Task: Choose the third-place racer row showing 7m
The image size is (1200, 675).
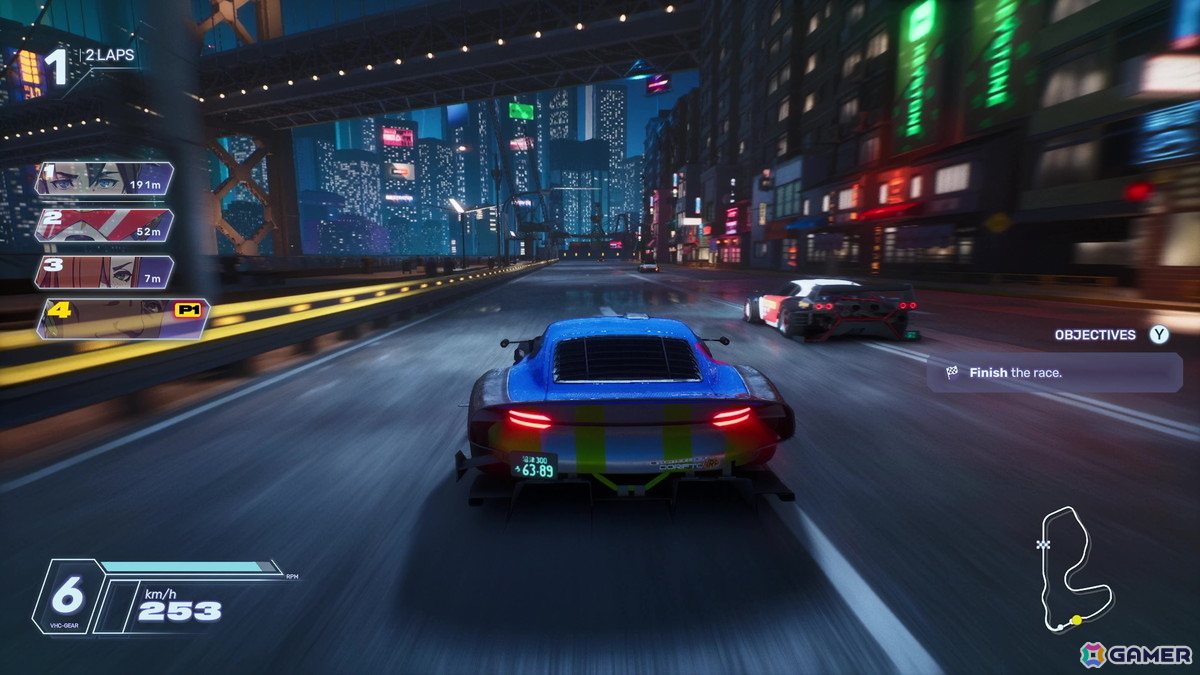Action: point(104,272)
